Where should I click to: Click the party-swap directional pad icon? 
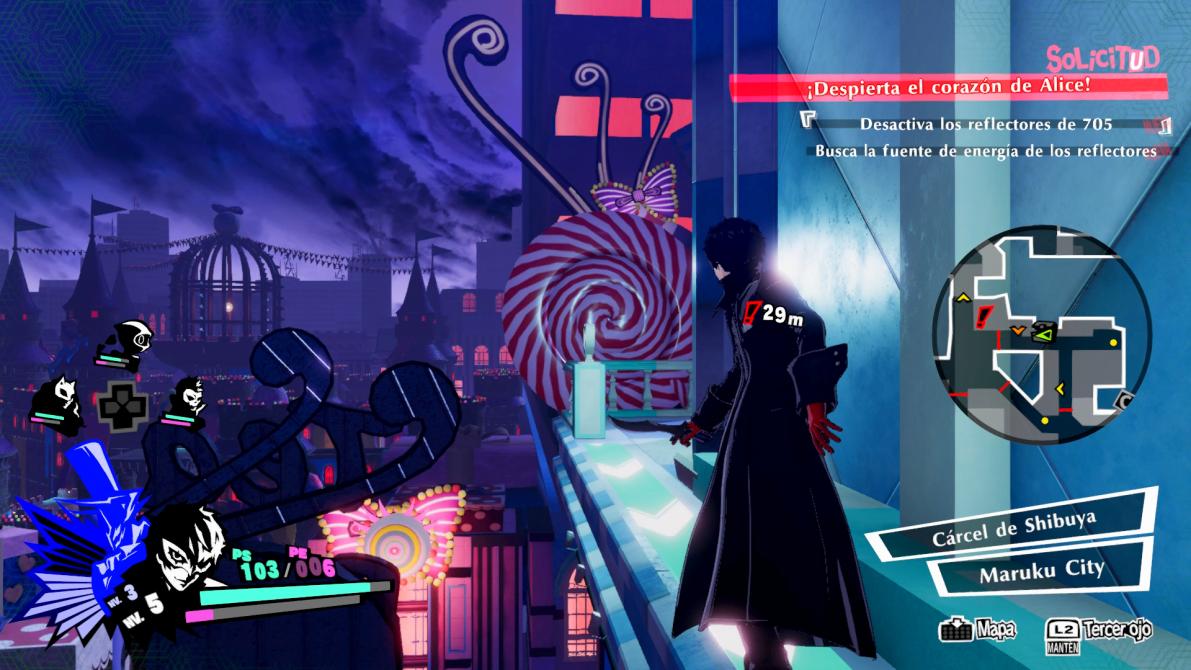click(122, 407)
